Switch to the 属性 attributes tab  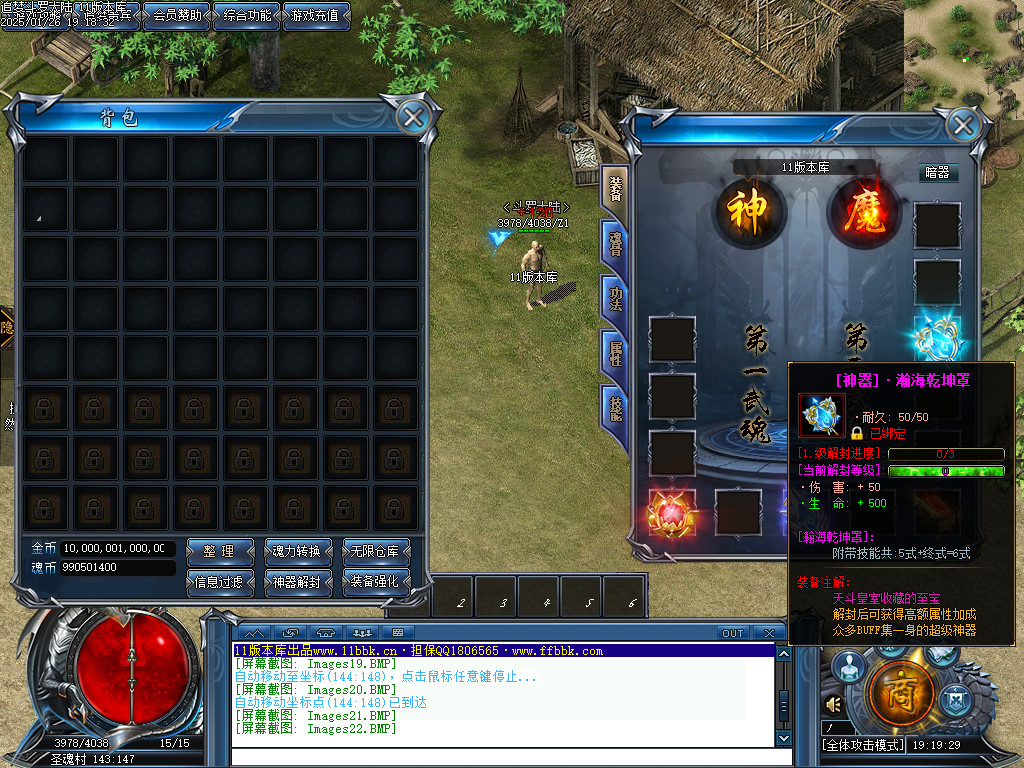click(614, 354)
